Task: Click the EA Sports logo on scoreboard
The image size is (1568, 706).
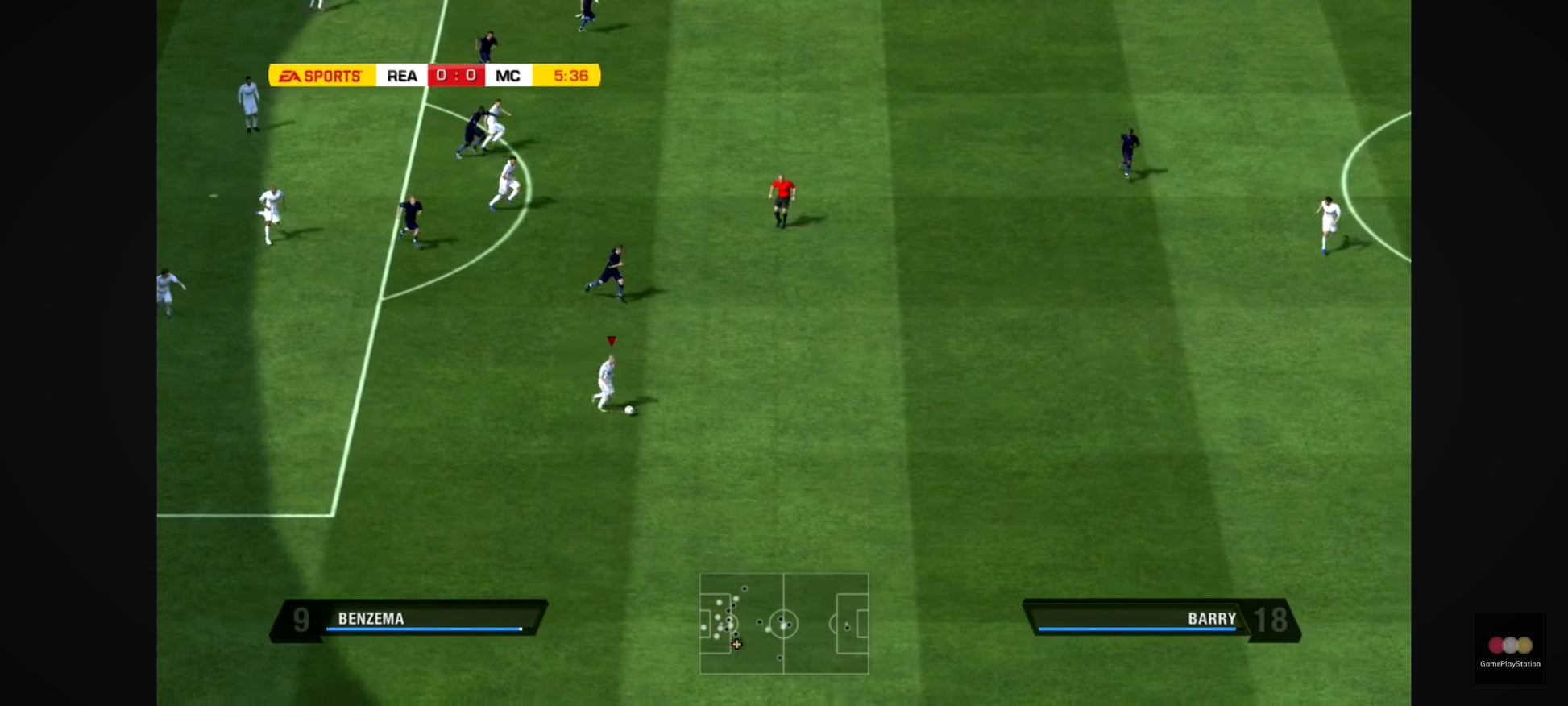Action: tap(321, 76)
